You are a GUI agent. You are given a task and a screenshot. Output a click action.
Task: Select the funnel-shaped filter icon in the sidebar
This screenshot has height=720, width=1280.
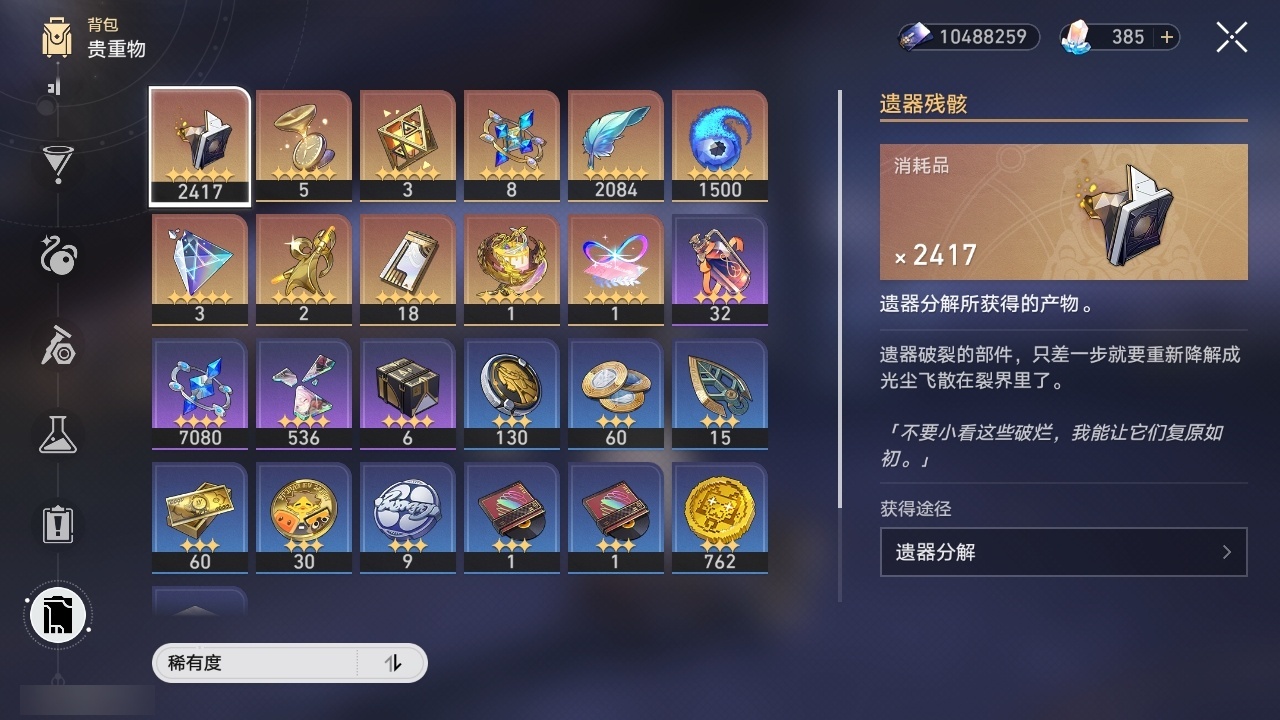57,163
